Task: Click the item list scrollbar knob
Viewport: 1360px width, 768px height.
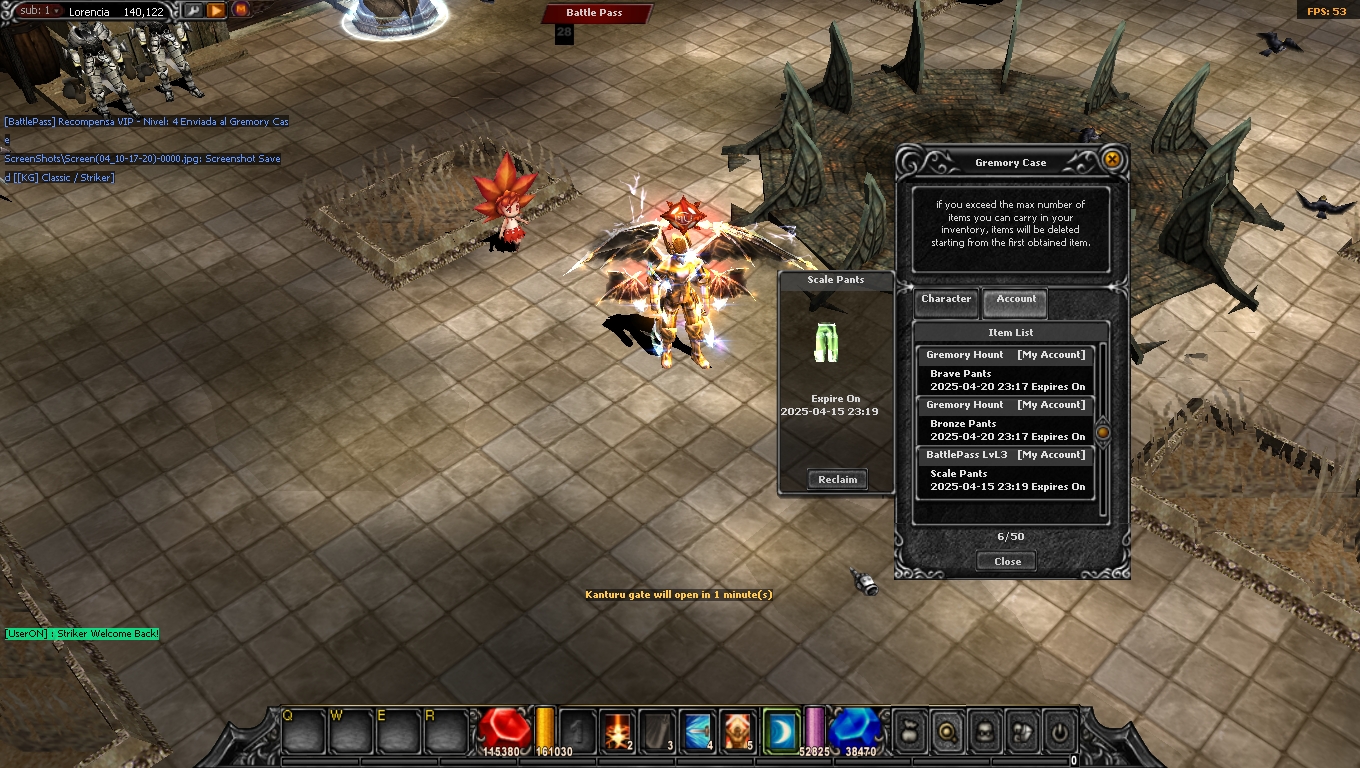Action: pyautogui.click(x=1103, y=432)
